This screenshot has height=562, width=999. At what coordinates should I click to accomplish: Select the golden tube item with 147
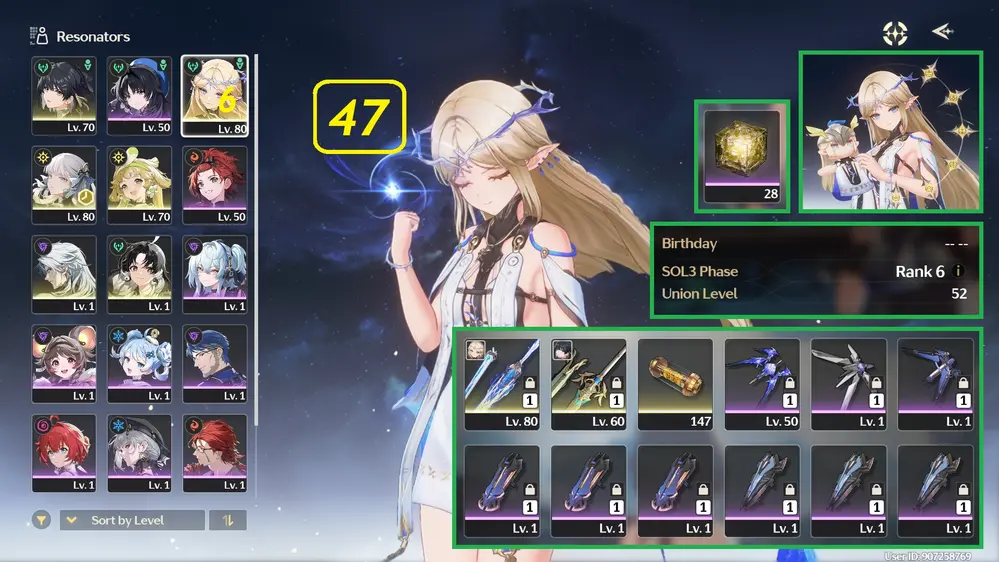[x=675, y=383]
